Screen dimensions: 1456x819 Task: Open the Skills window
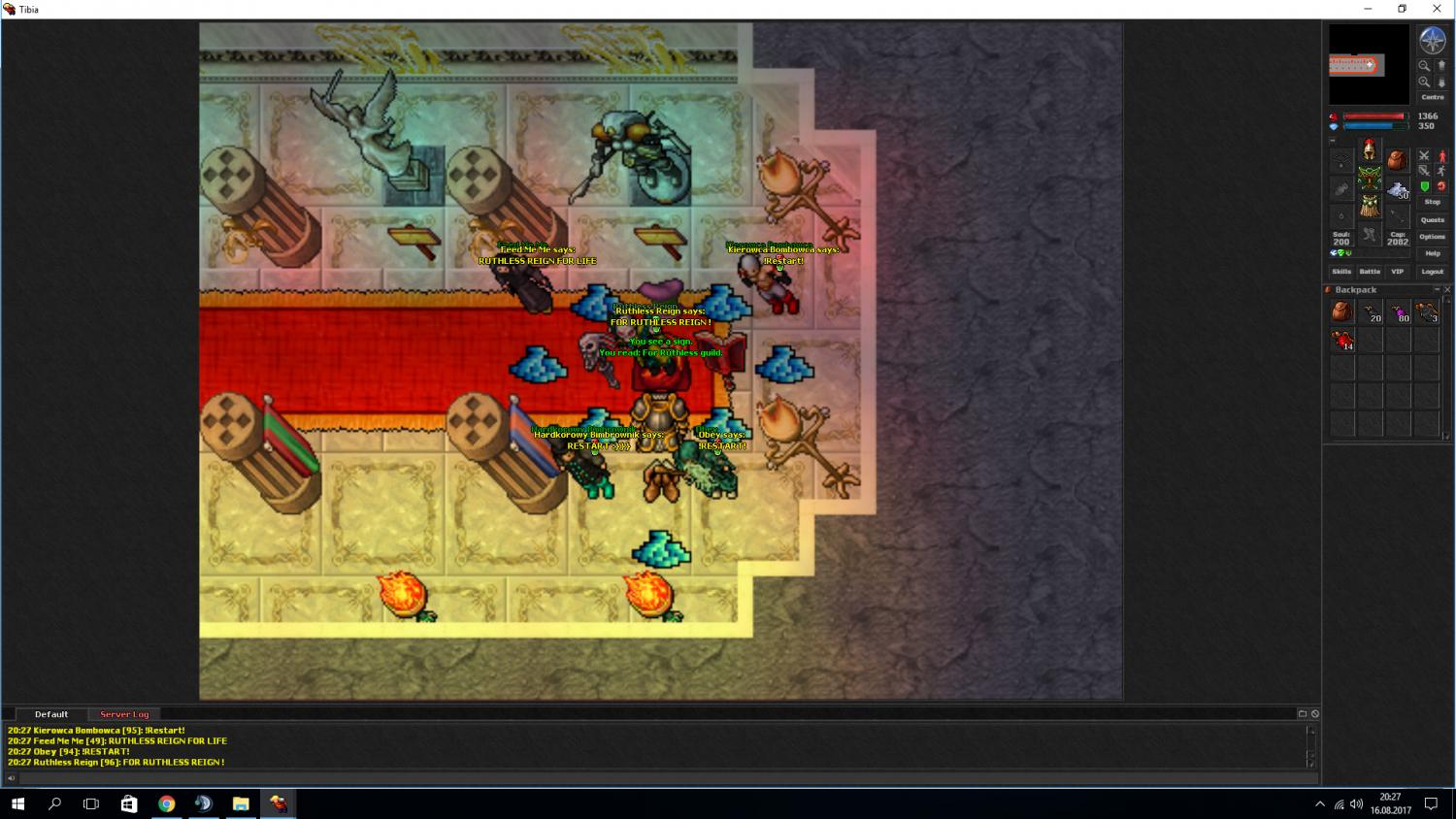point(1341,272)
